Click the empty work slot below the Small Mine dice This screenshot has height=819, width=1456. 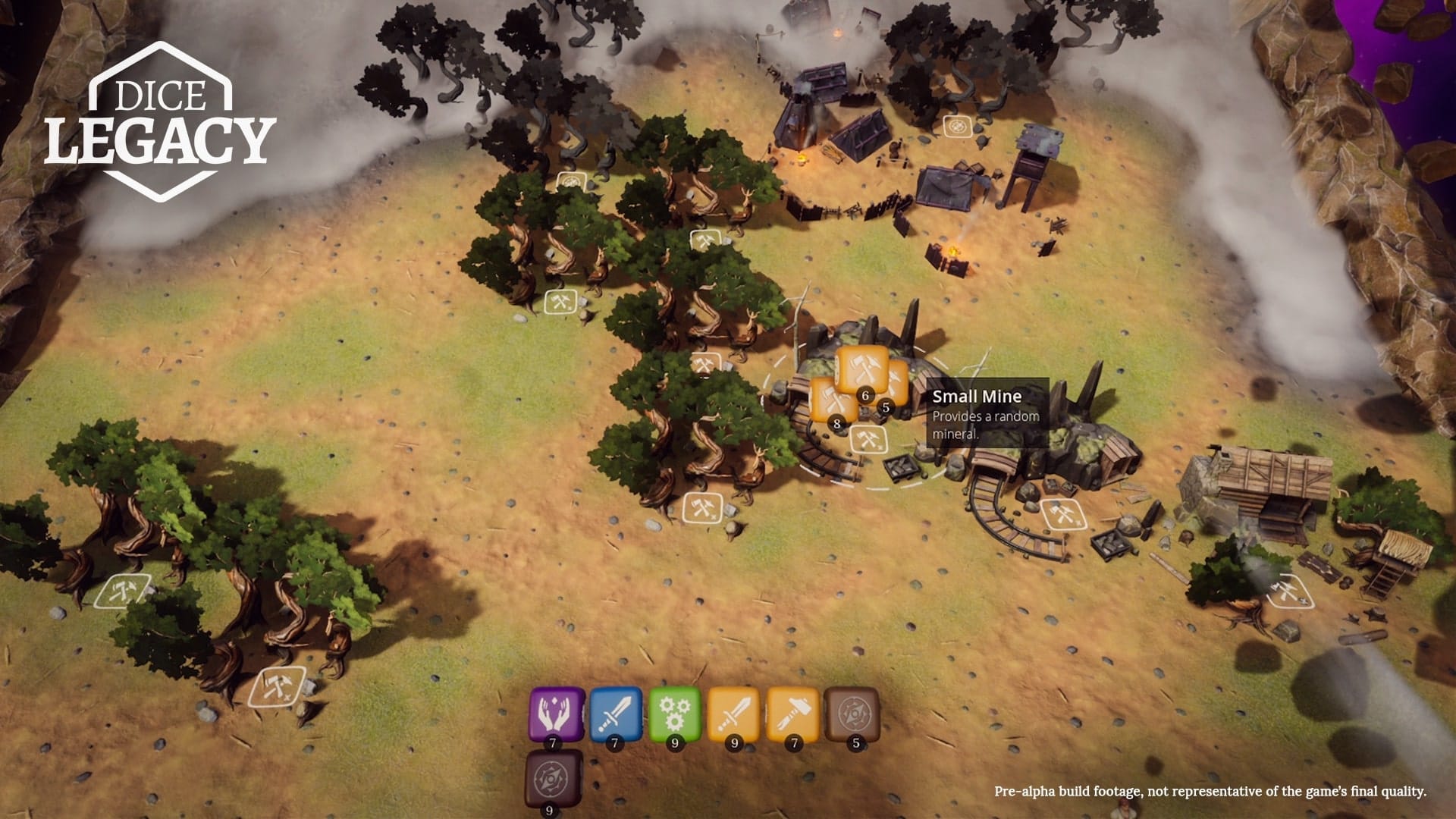(868, 440)
